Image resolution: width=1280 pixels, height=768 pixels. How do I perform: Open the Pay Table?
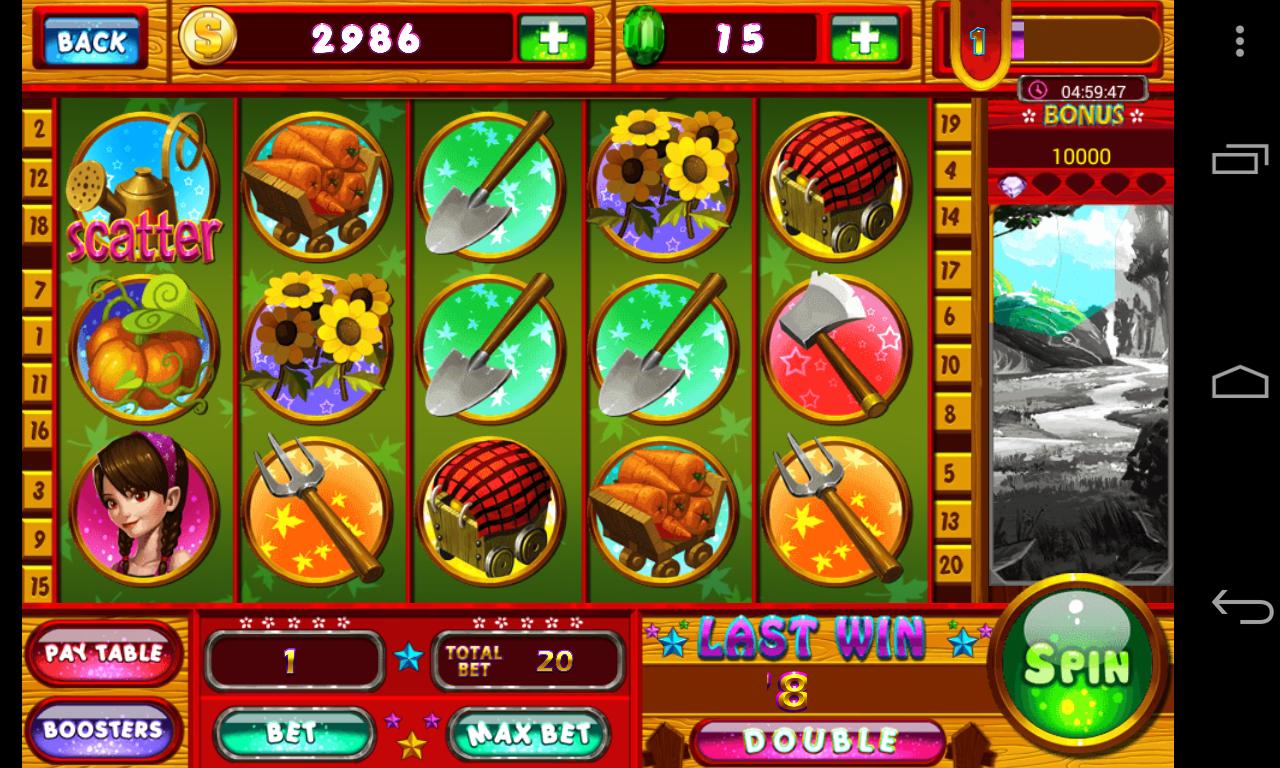(102, 651)
